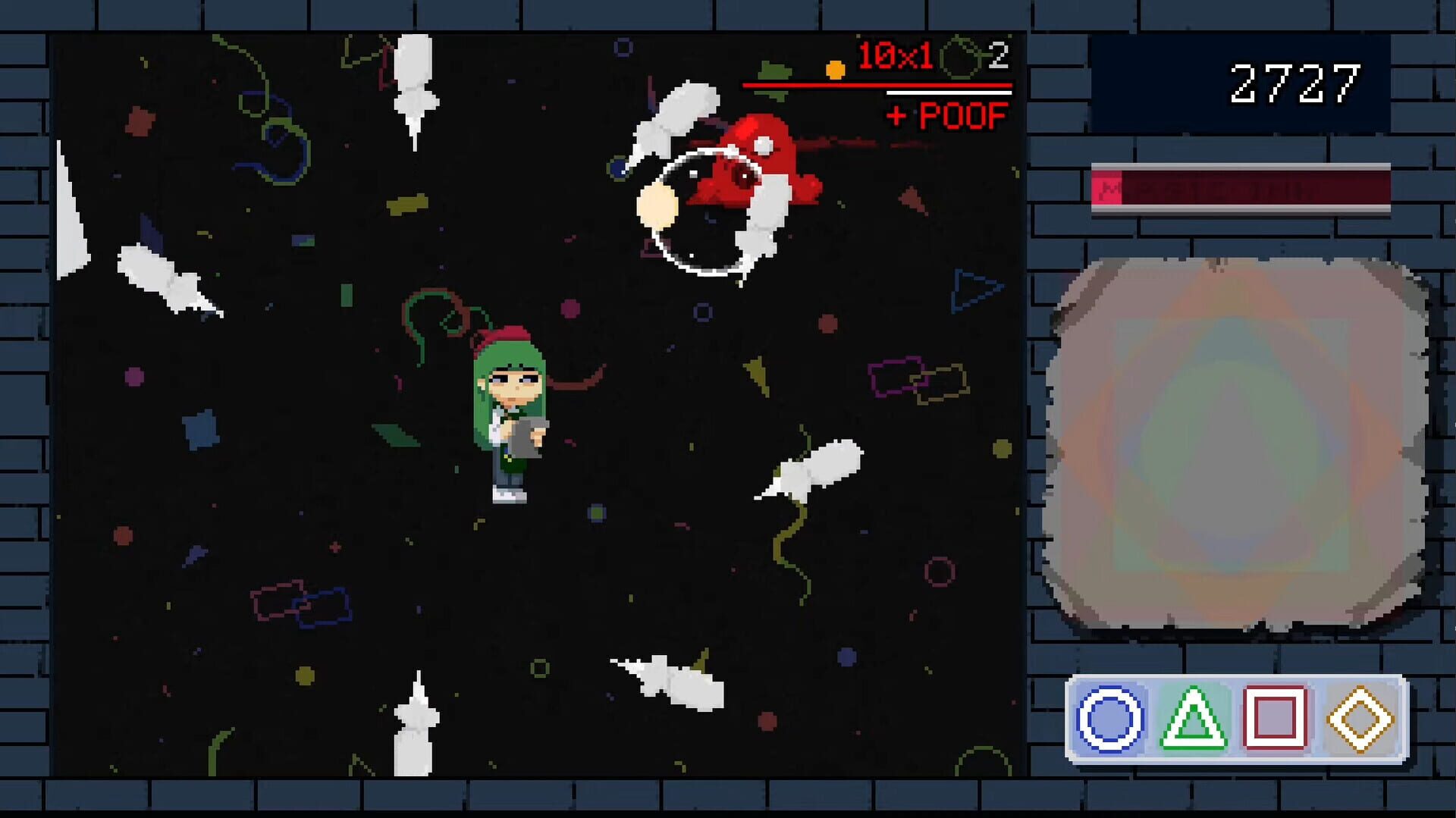The image size is (1456, 818).
Task: Click the red boss health progress bar
Action: [x=876, y=86]
